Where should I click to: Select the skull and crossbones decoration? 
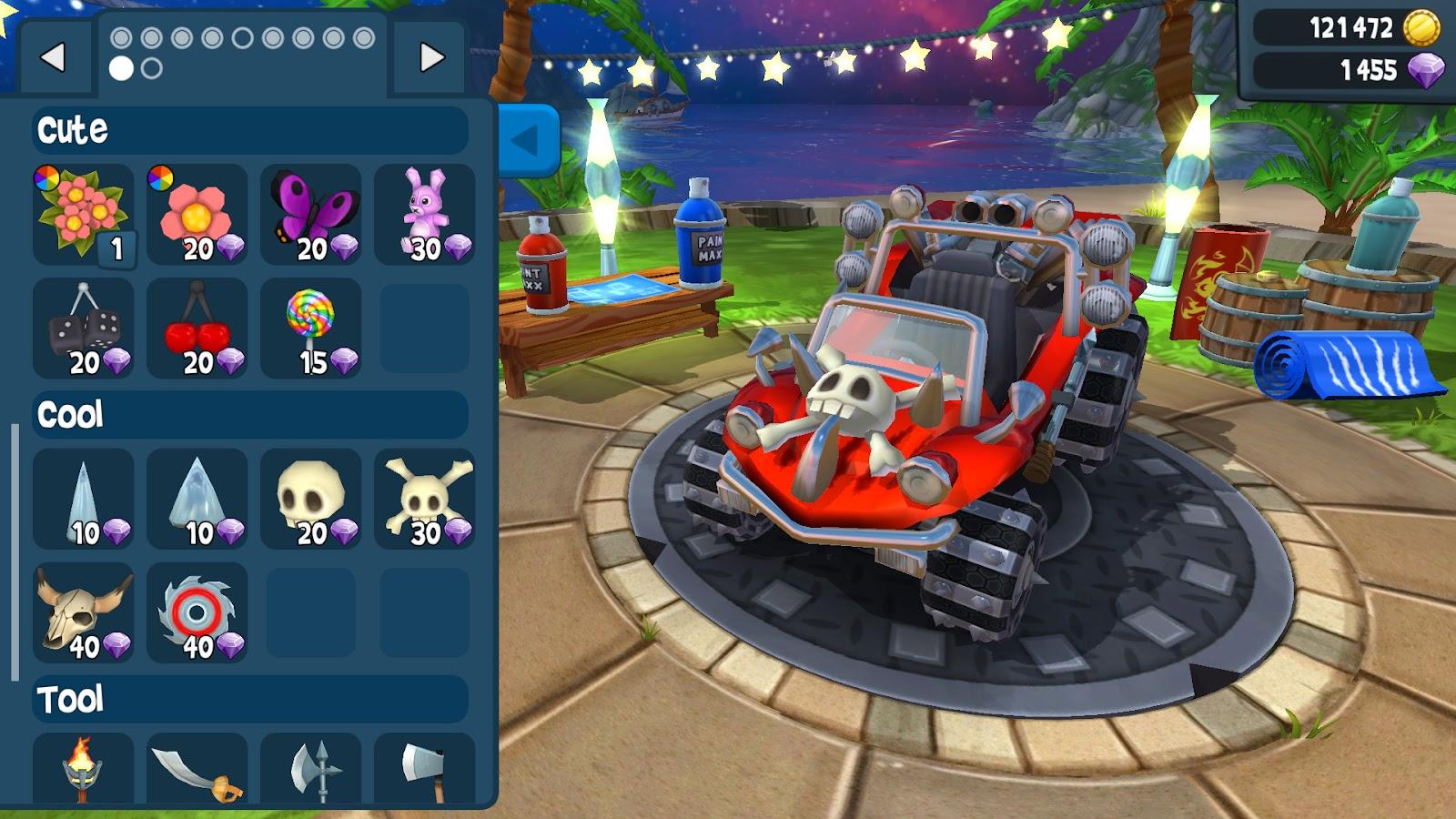(424, 499)
